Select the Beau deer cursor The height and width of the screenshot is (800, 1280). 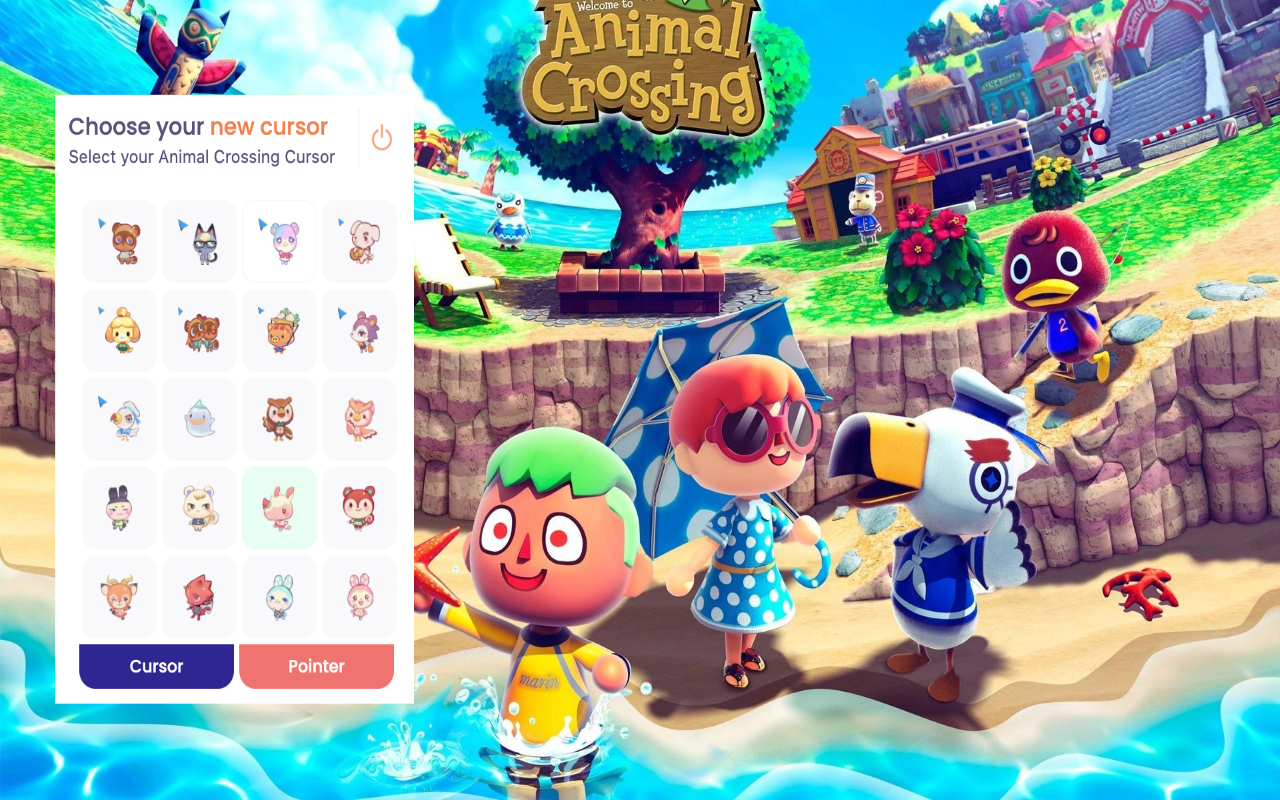[119, 596]
